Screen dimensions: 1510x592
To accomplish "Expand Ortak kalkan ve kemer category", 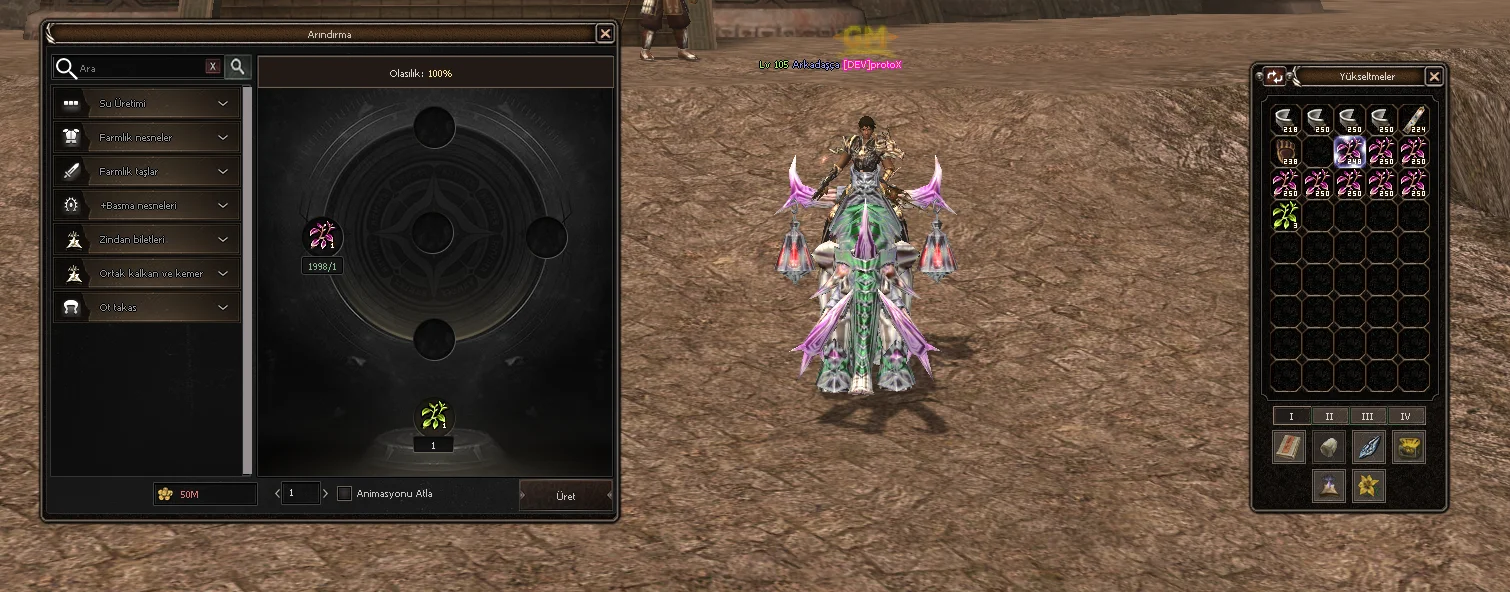I will 146,273.
